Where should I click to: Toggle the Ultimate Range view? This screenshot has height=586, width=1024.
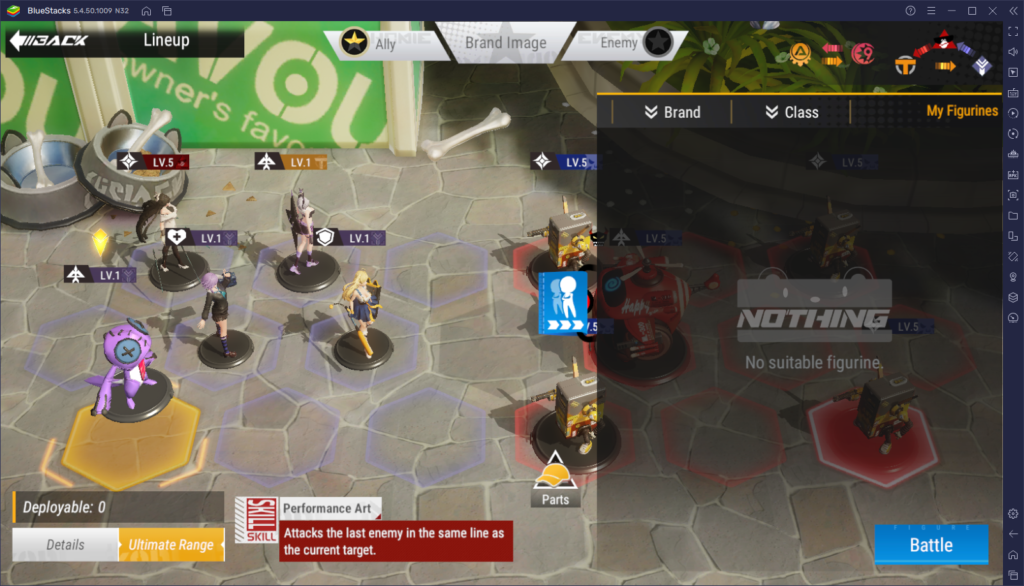170,545
